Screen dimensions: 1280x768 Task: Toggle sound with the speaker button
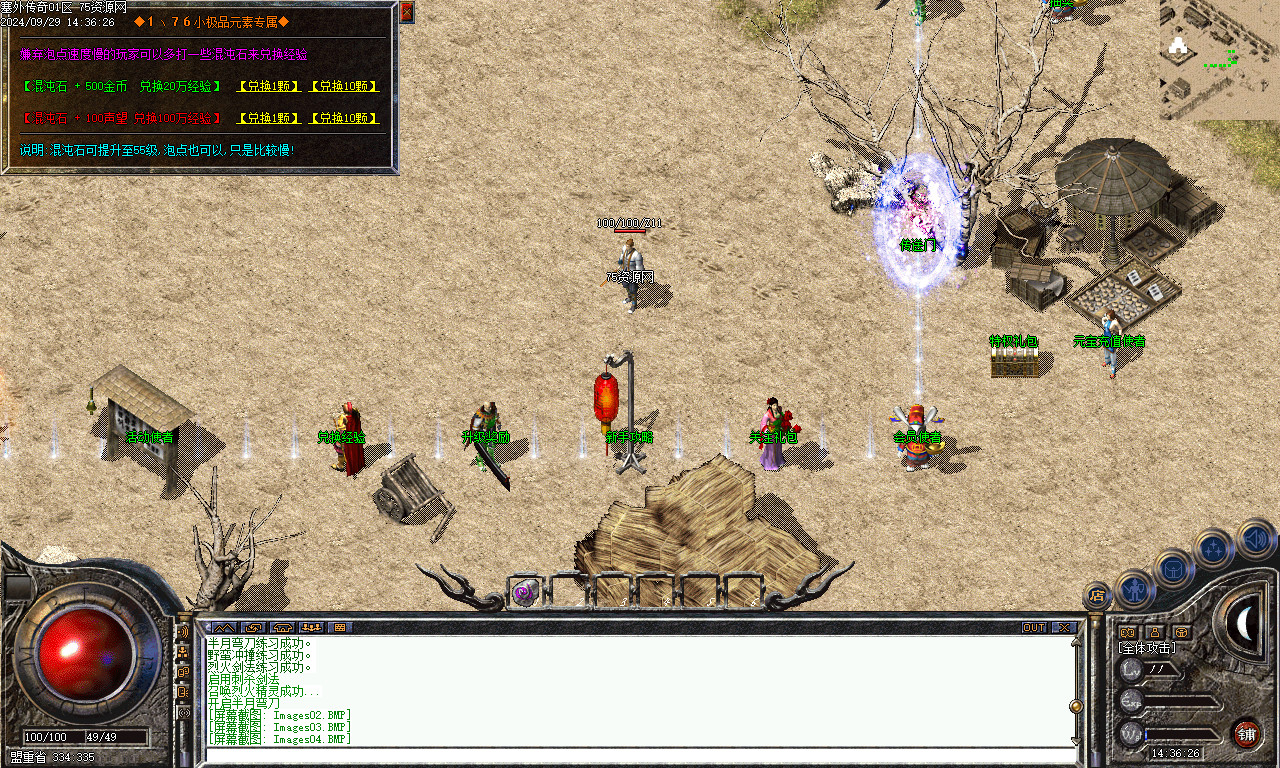coord(1256,540)
